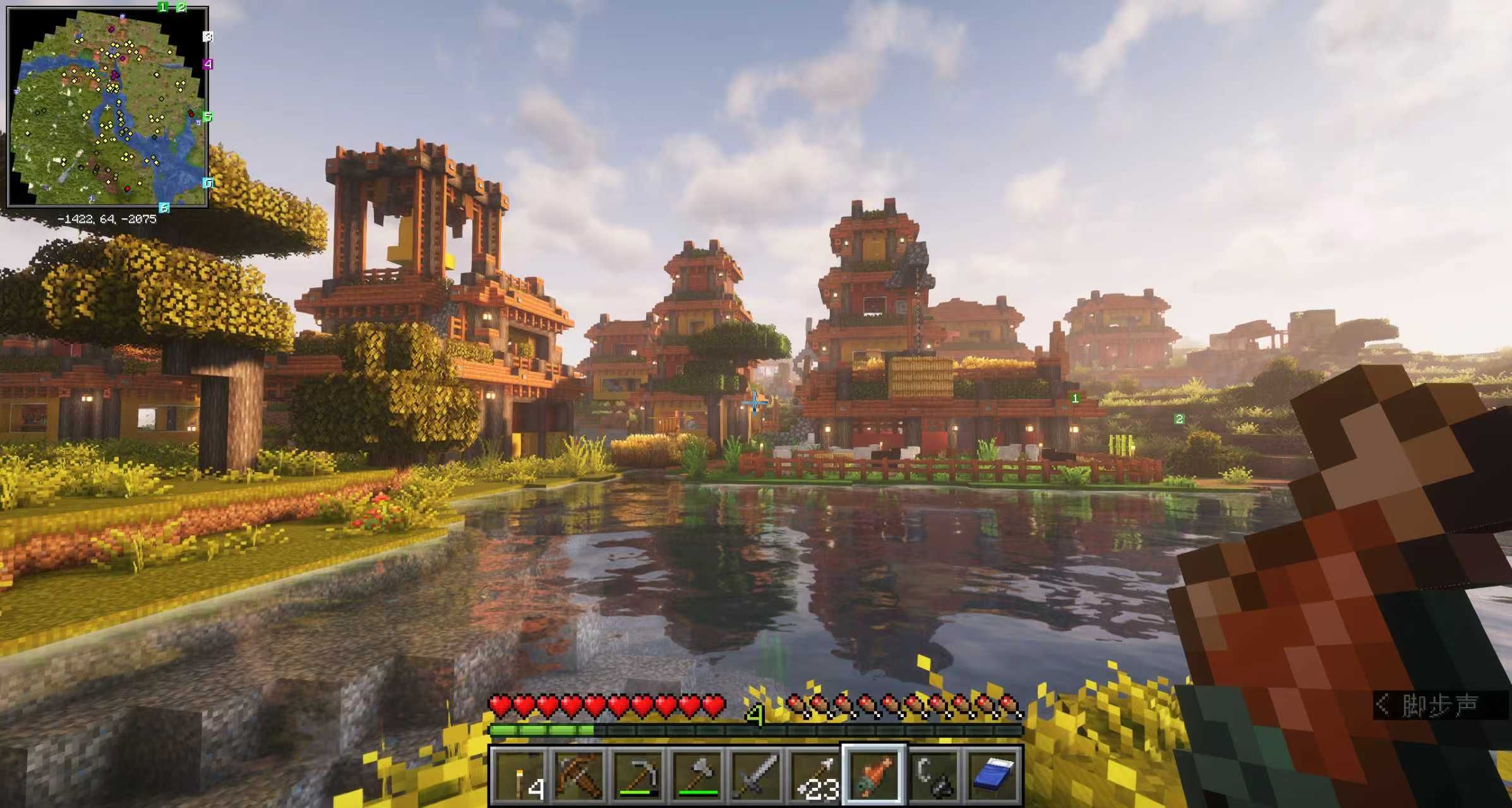Select cyan waypoint 6 below the minimap

click(x=164, y=208)
